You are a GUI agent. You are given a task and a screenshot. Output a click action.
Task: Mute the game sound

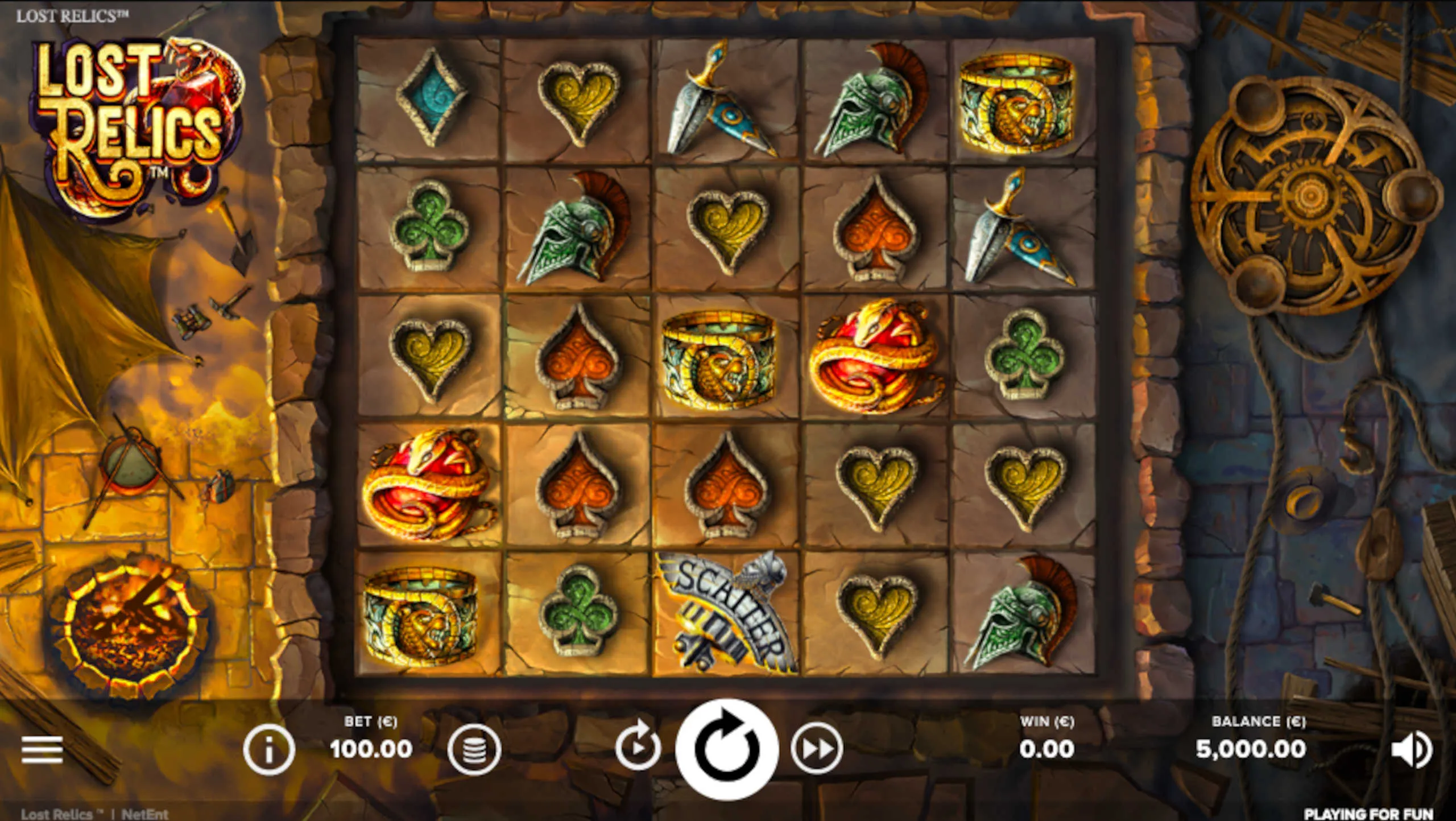pos(1411,749)
